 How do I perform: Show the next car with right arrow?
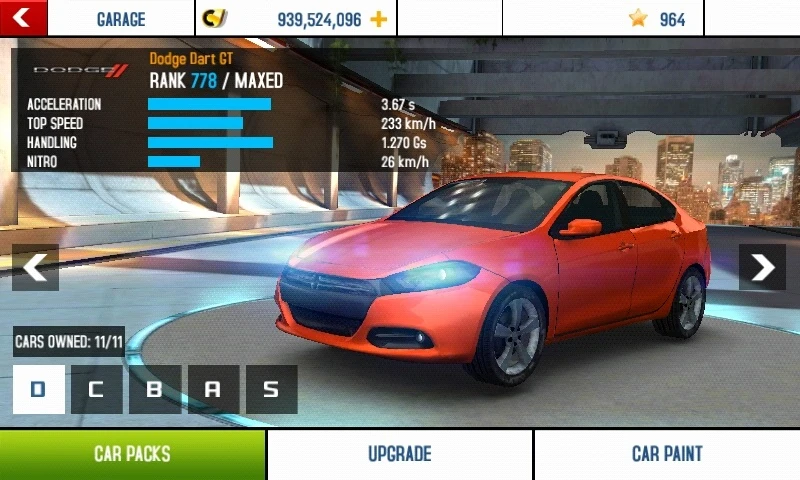[762, 267]
